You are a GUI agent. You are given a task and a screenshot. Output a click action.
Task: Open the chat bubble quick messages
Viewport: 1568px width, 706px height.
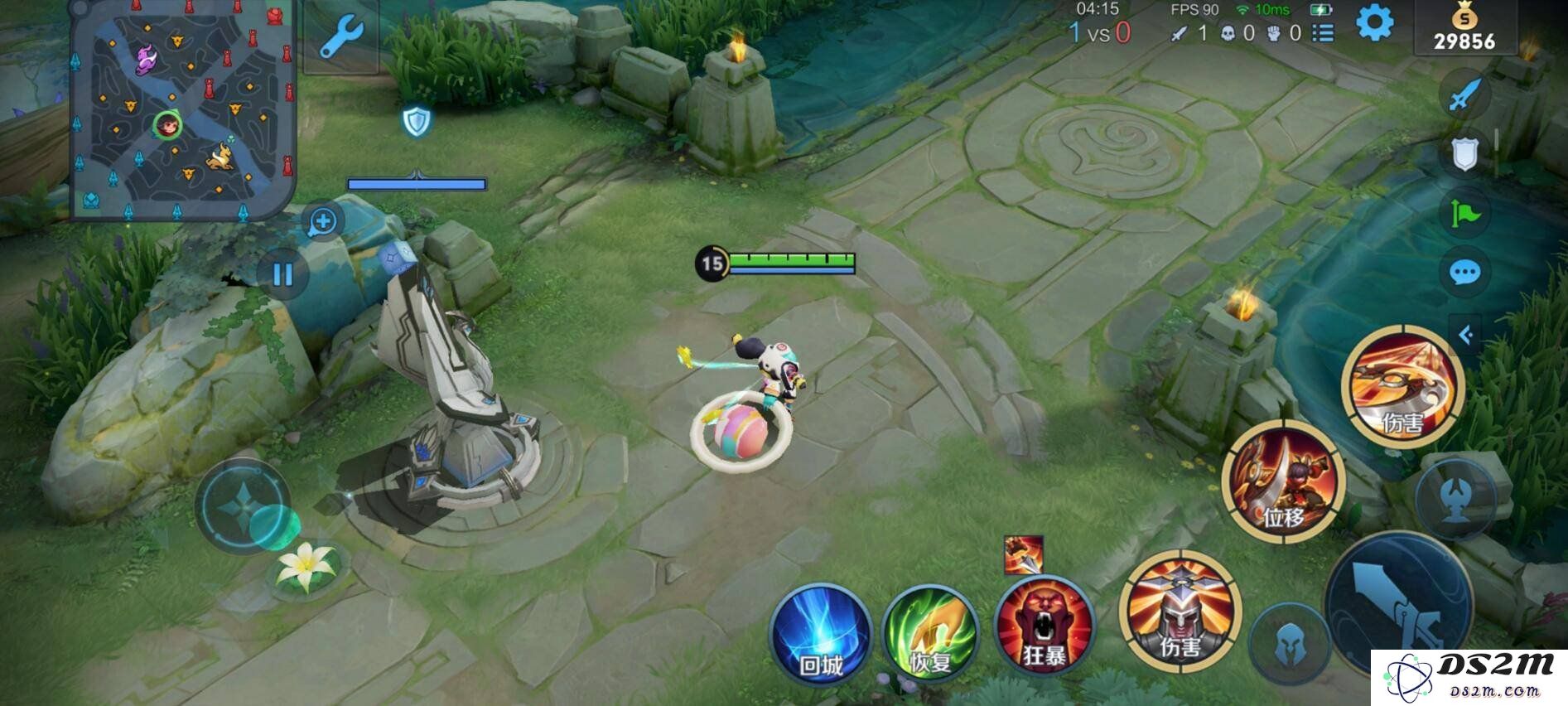click(x=1464, y=272)
